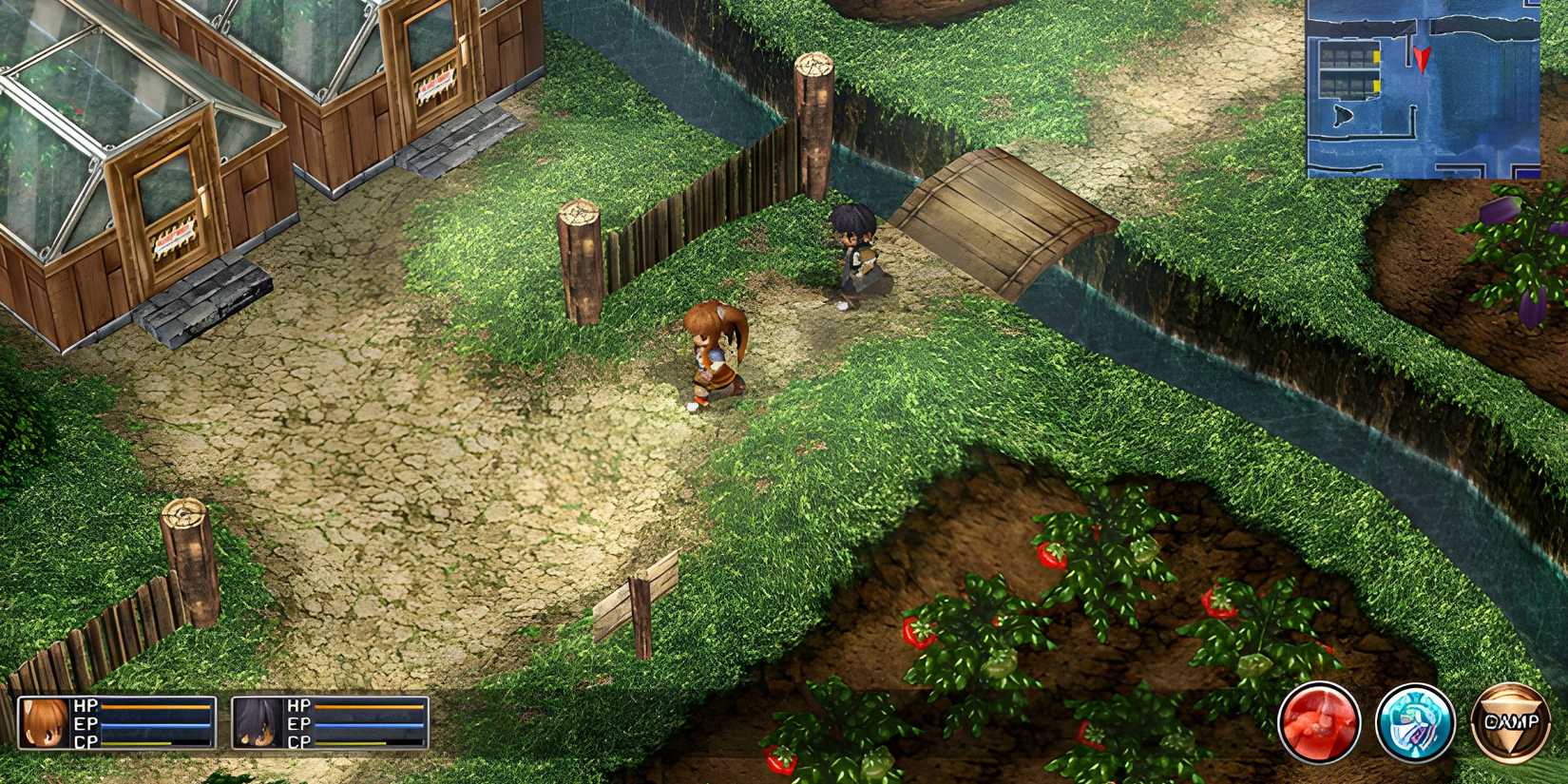Click the minimap in the corner
This screenshot has height=784, width=1568.
tap(1423, 88)
